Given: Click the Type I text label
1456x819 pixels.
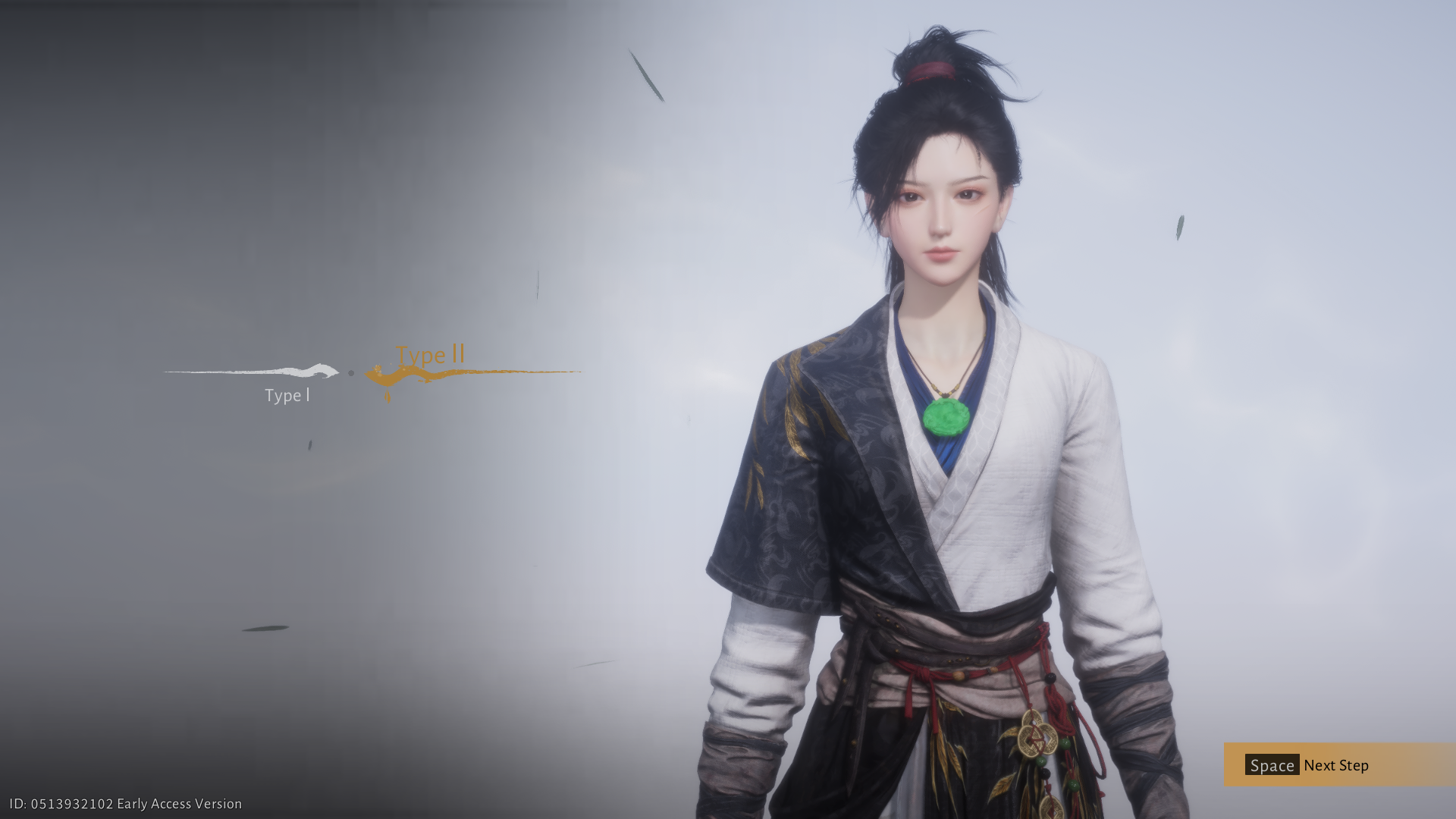Looking at the screenshot, I should pos(288,395).
